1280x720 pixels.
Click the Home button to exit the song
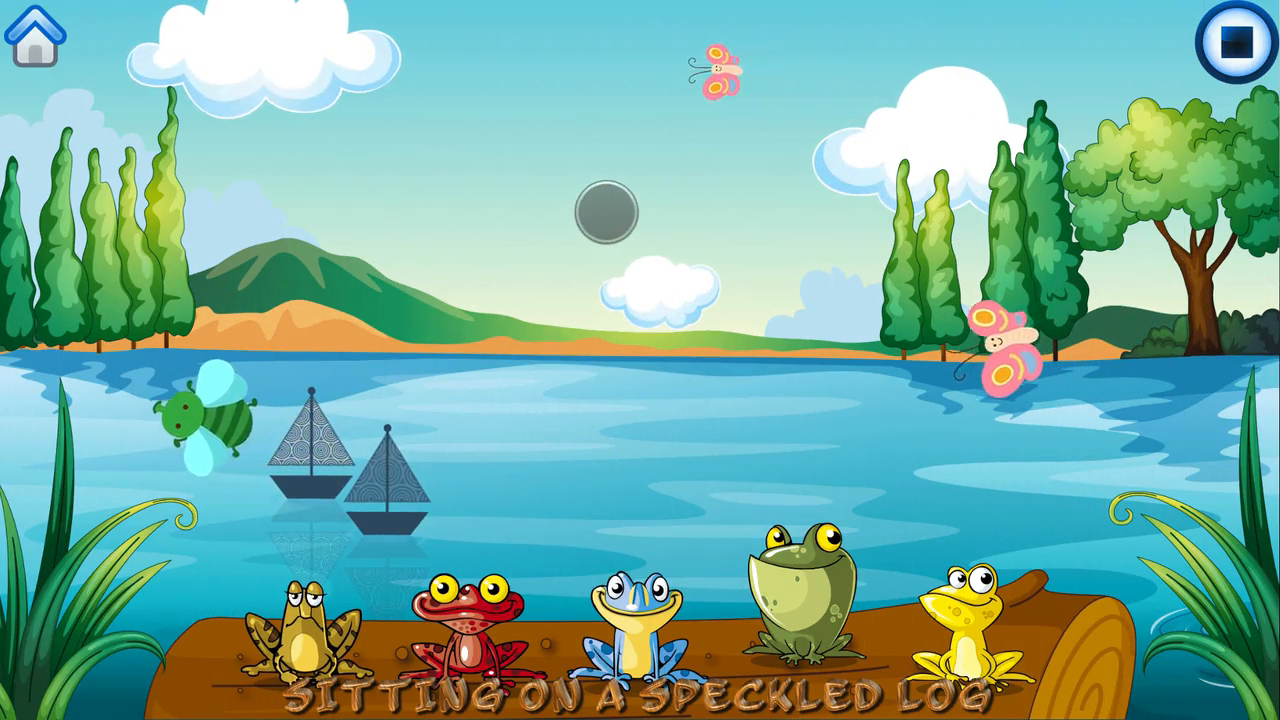click(35, 35)
